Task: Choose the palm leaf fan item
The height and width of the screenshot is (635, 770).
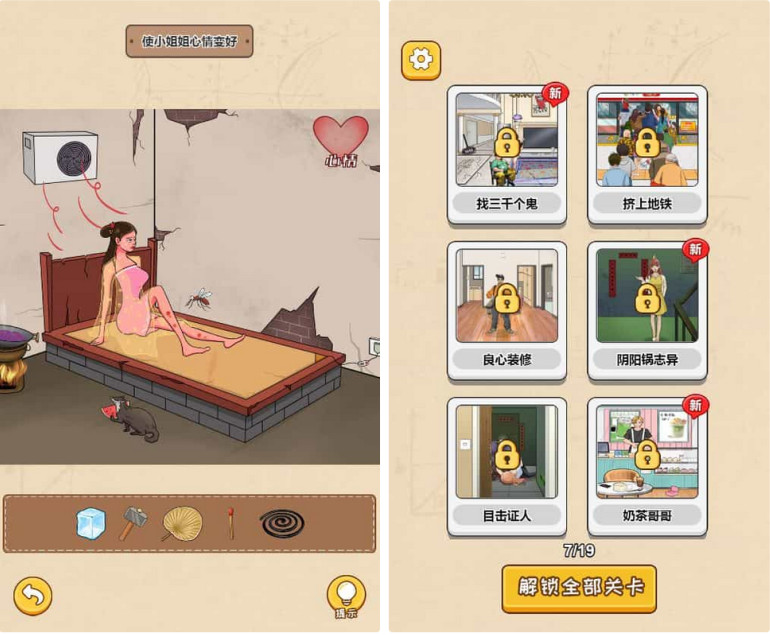Action: point(182,523)
